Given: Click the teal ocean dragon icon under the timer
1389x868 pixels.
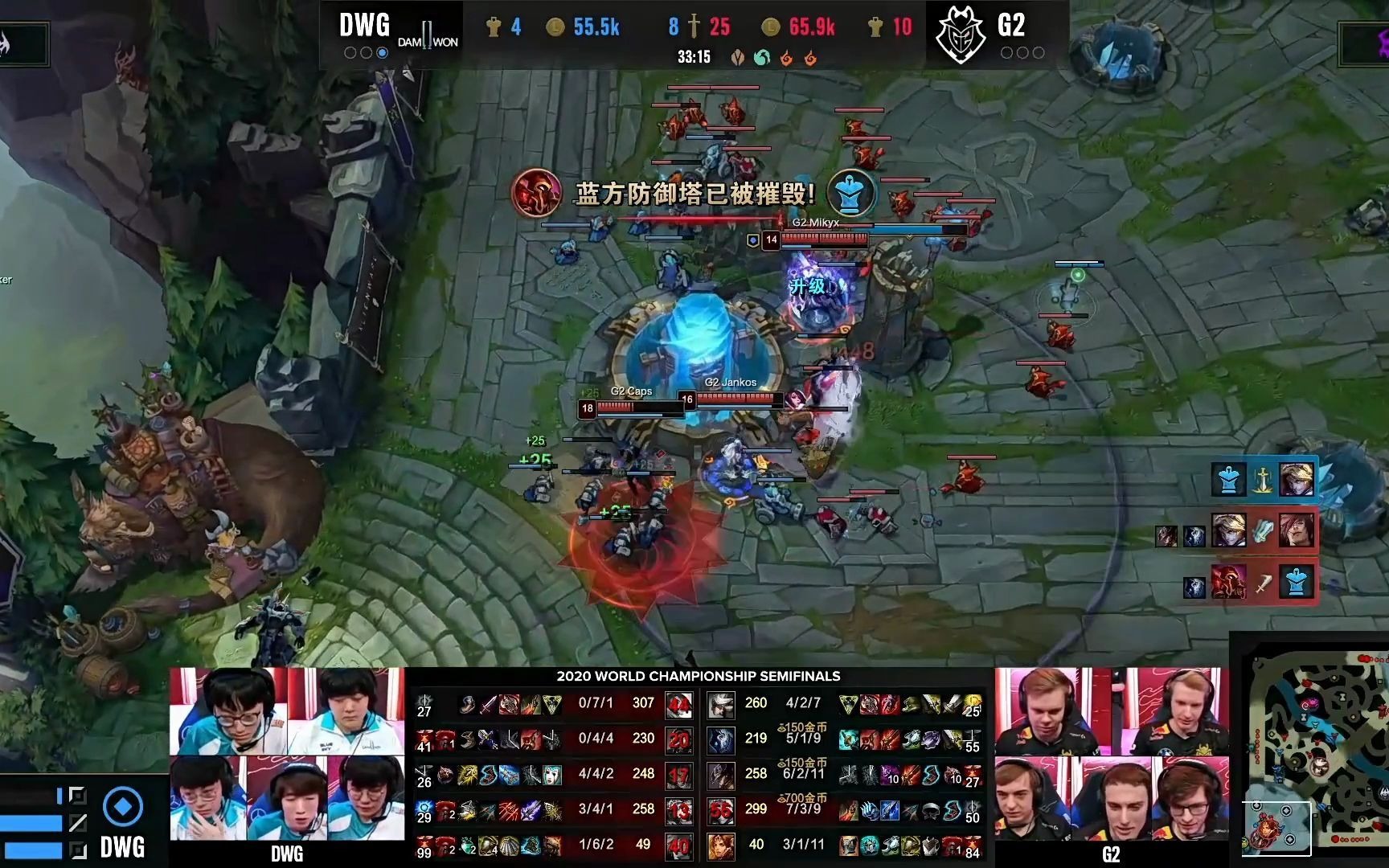Looking at the screenshot, I should point(761,58).
